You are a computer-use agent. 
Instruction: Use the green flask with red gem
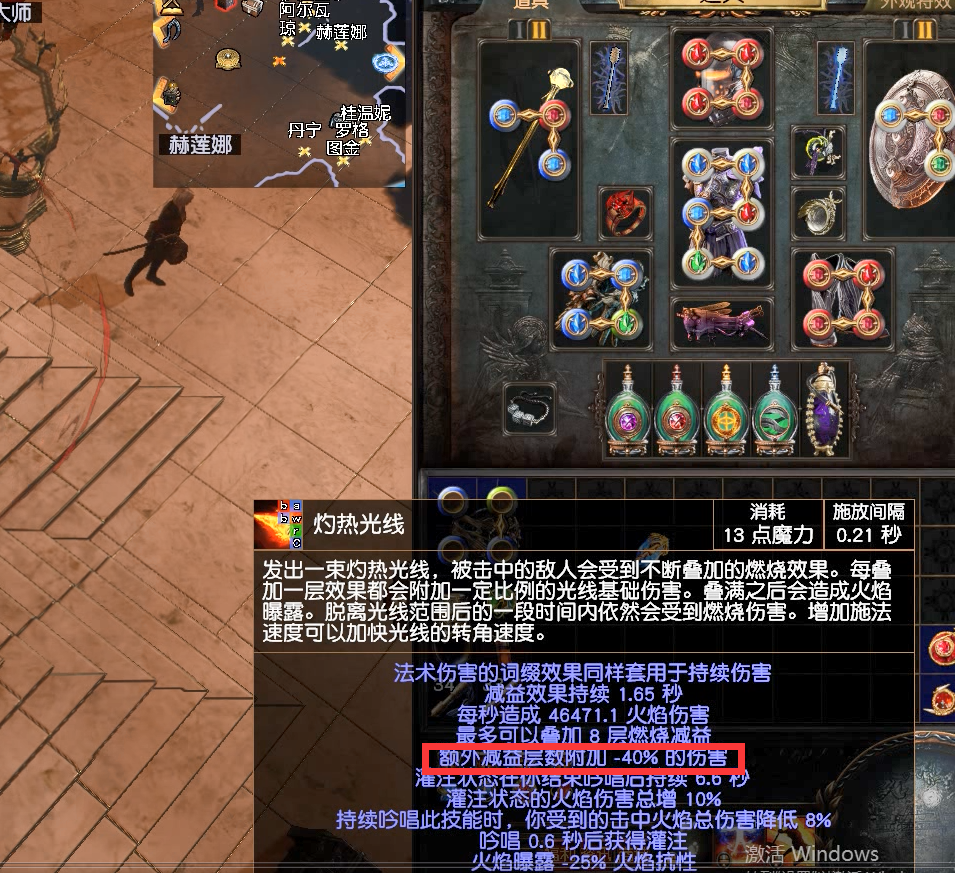pos(679,412)
